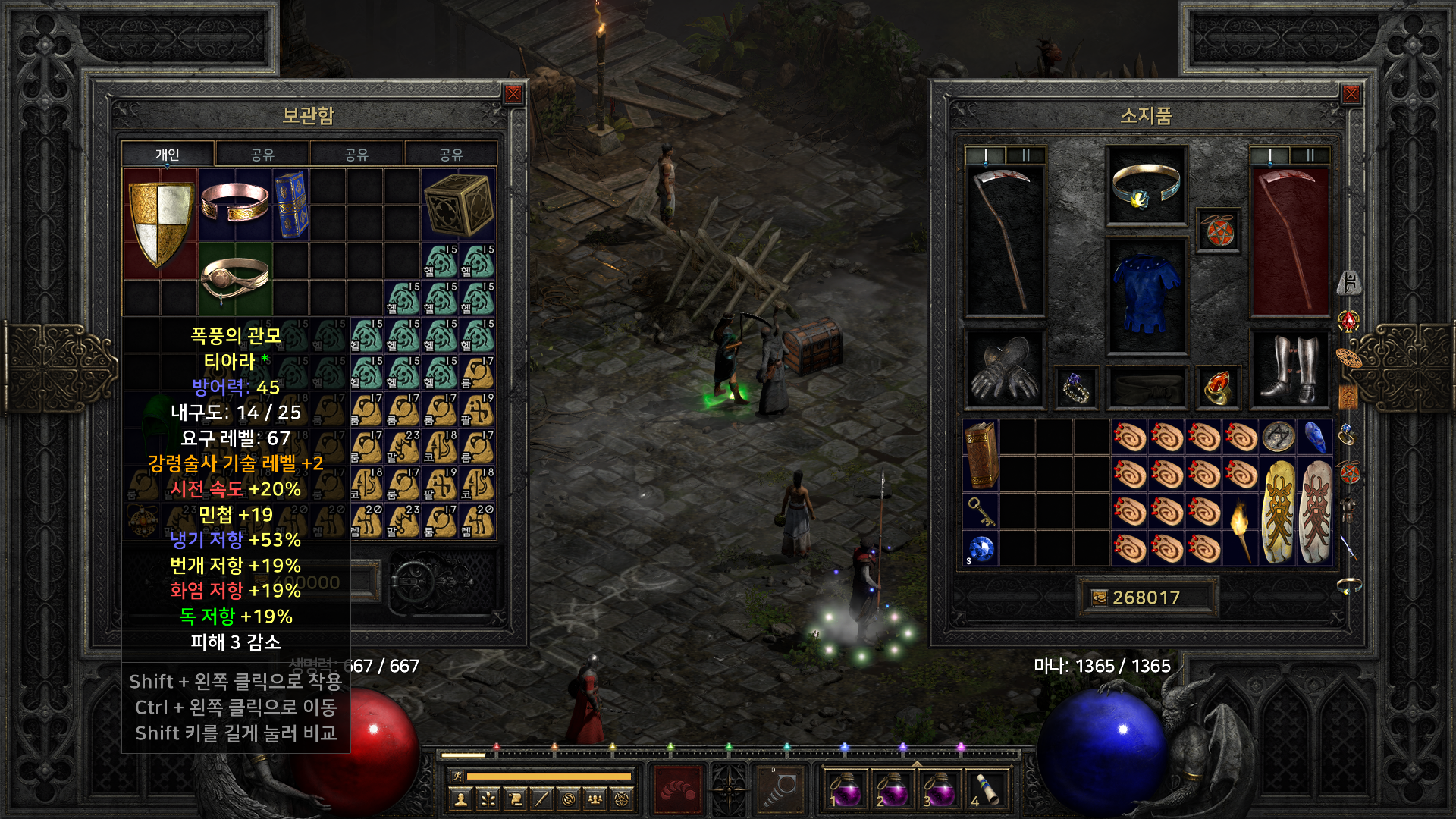
Task: Pick up the Horadric Cube in stash
Action: click(458, 205)
